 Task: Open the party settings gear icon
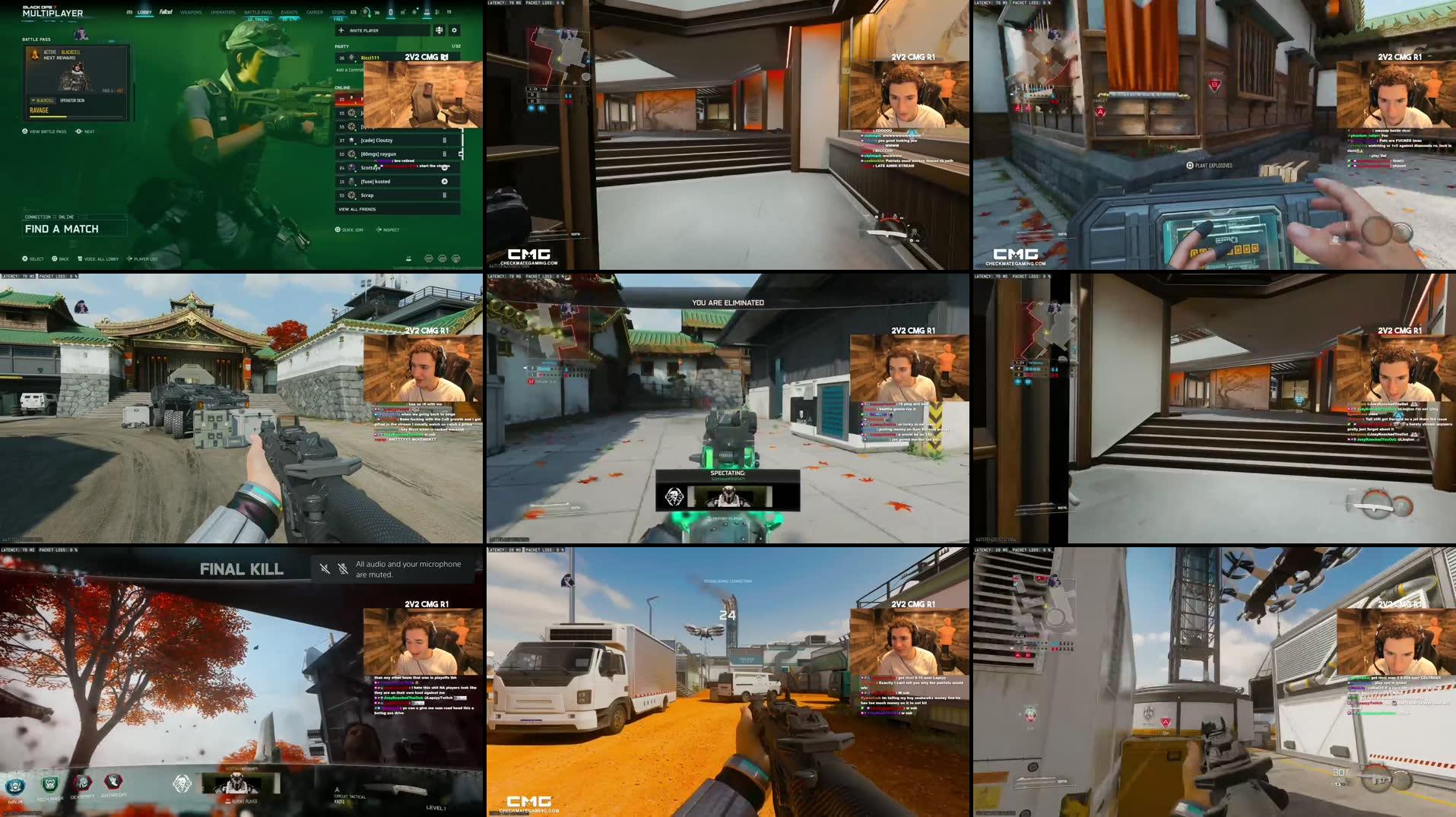coord(454,30)
